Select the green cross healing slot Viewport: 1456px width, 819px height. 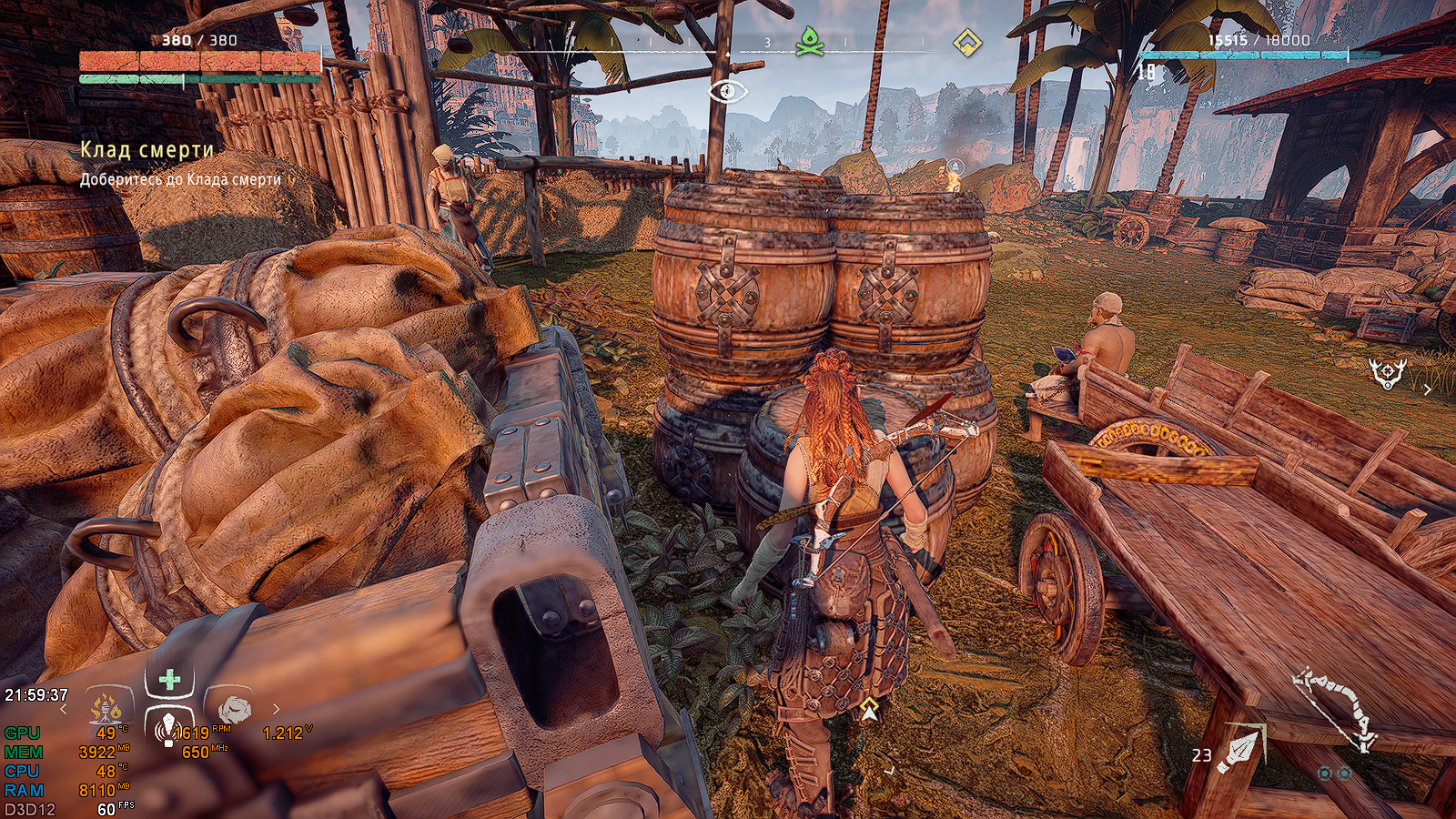(169, 679)
